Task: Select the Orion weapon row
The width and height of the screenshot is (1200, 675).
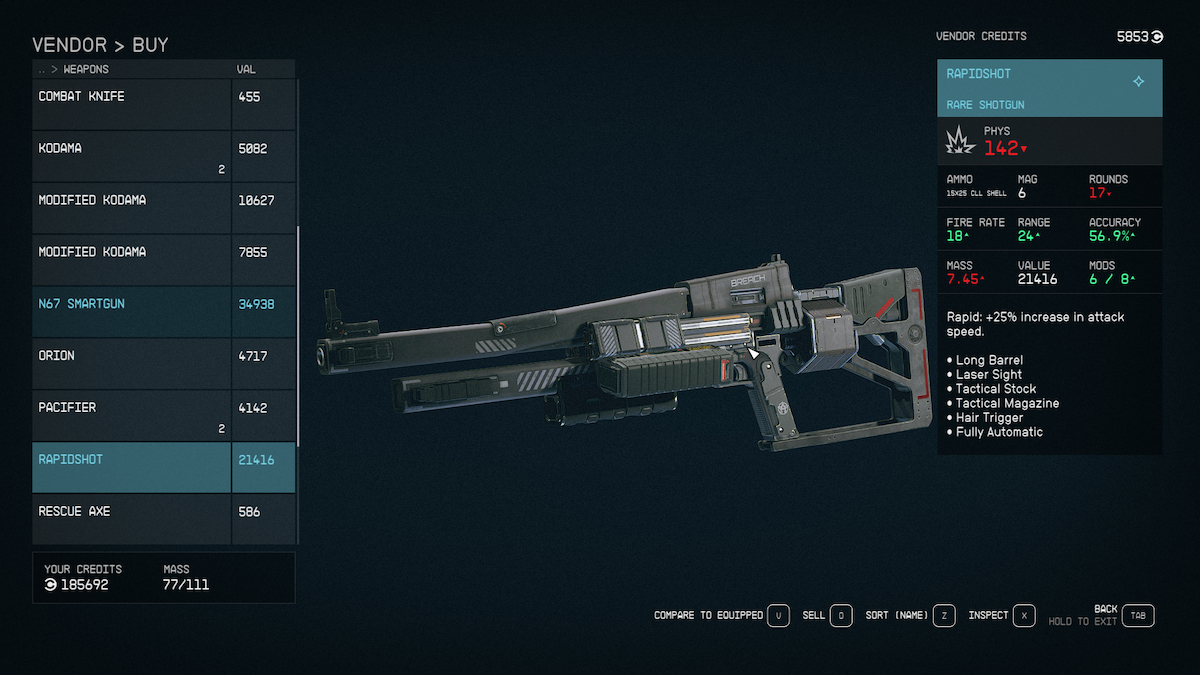Action: pos(132,363)
